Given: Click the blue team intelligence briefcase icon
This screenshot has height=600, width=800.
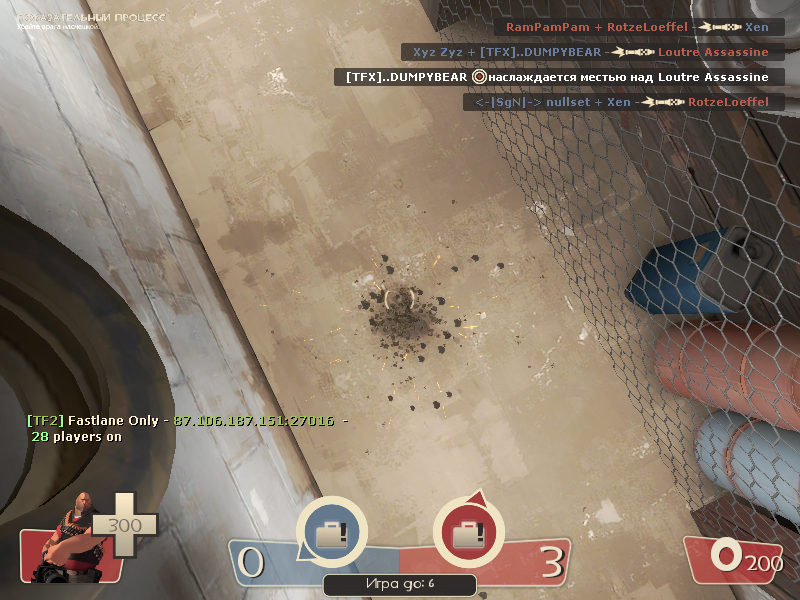Looking at the screenshot, I should tap(332, 533).
